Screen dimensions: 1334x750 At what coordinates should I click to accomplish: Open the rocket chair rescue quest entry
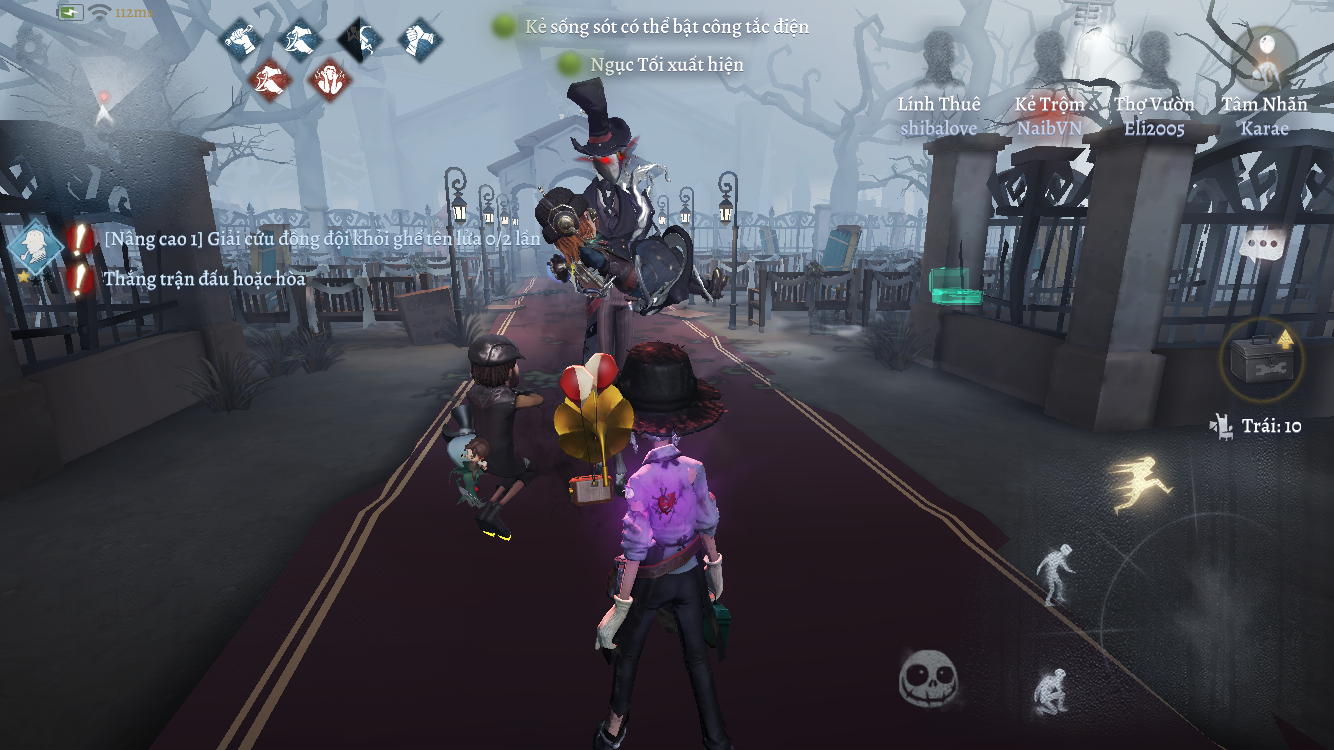pos(321,240)
